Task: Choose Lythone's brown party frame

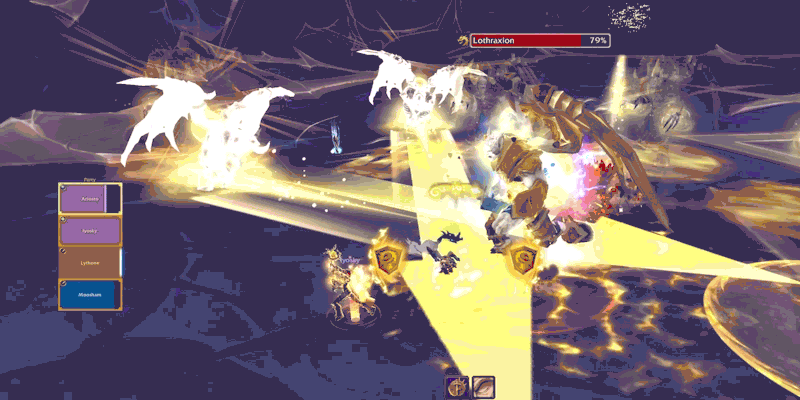Action: pos(90,263)
